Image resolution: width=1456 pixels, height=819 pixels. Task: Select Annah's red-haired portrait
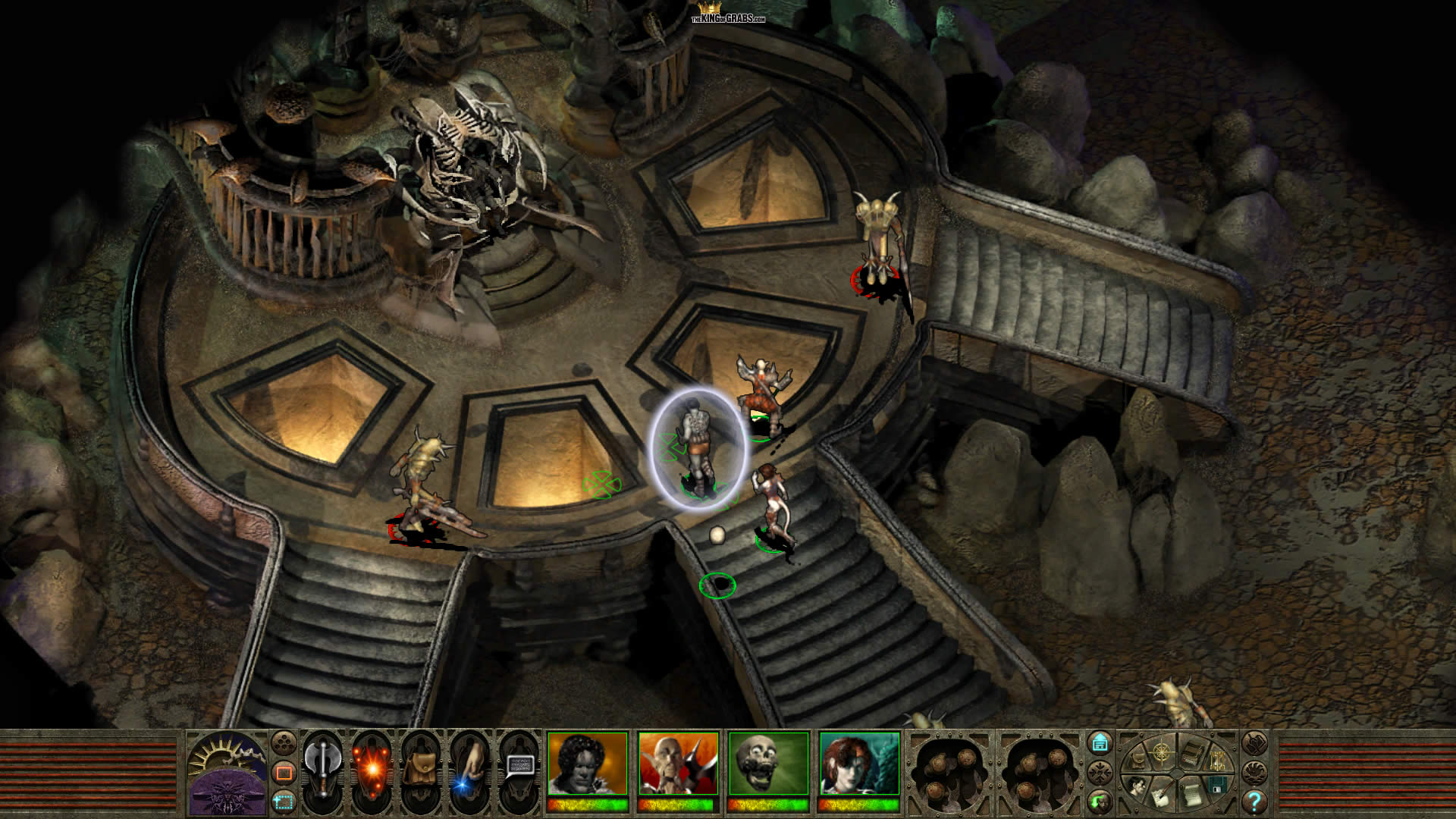860,764
